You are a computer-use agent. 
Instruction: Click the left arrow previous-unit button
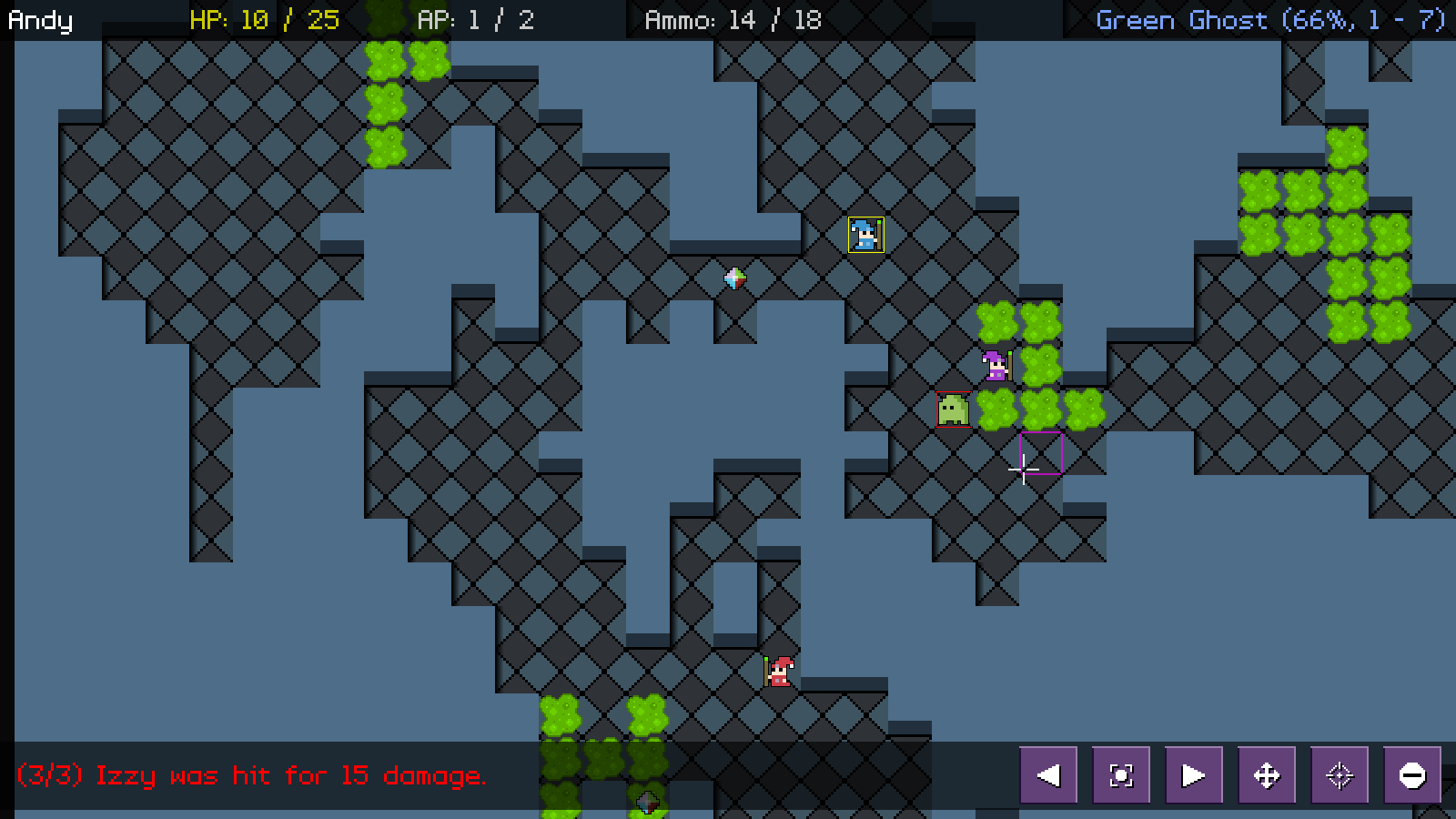tap(1048, 775)
